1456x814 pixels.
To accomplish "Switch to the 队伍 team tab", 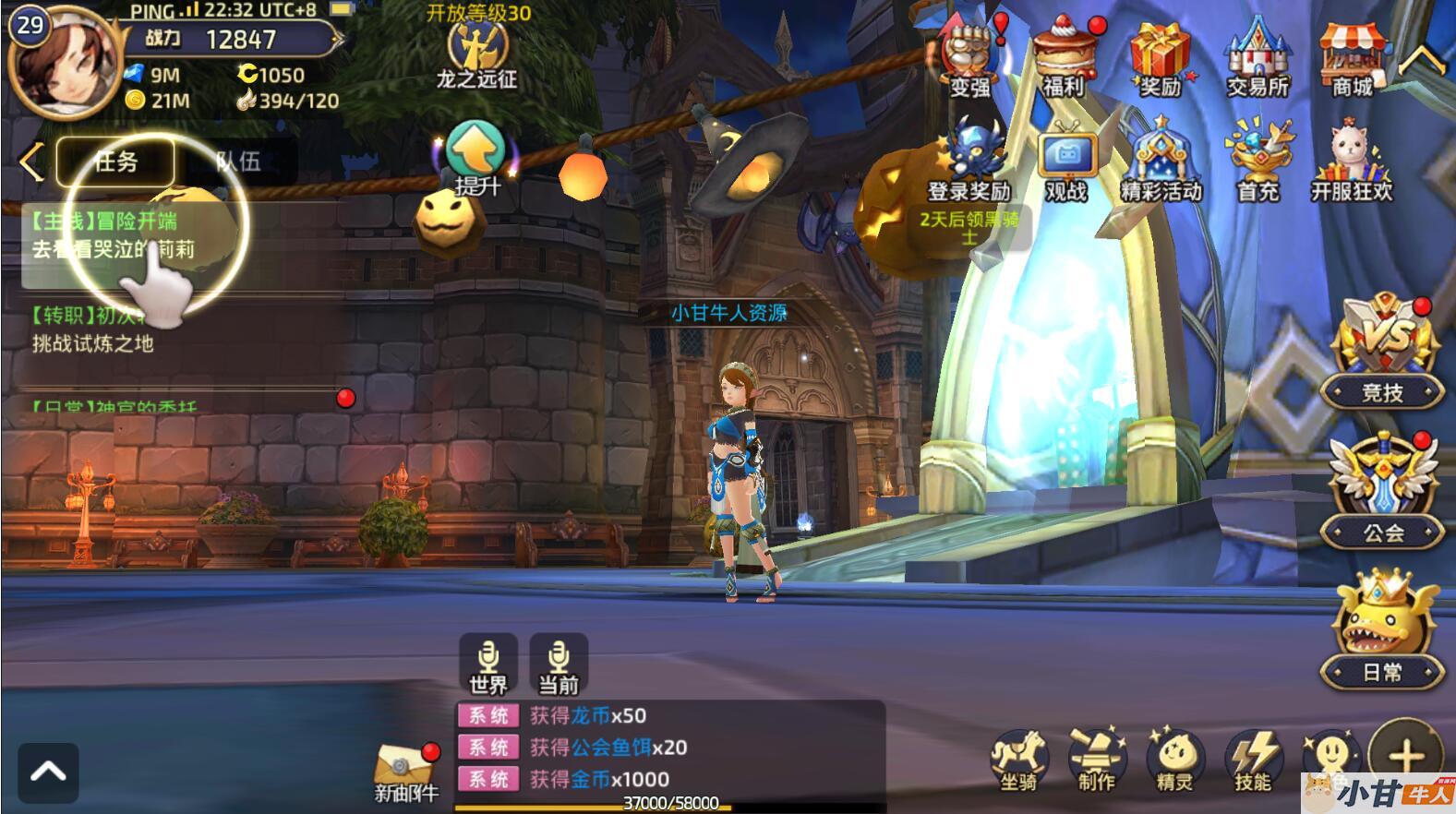I will click(x=238, y=162).
